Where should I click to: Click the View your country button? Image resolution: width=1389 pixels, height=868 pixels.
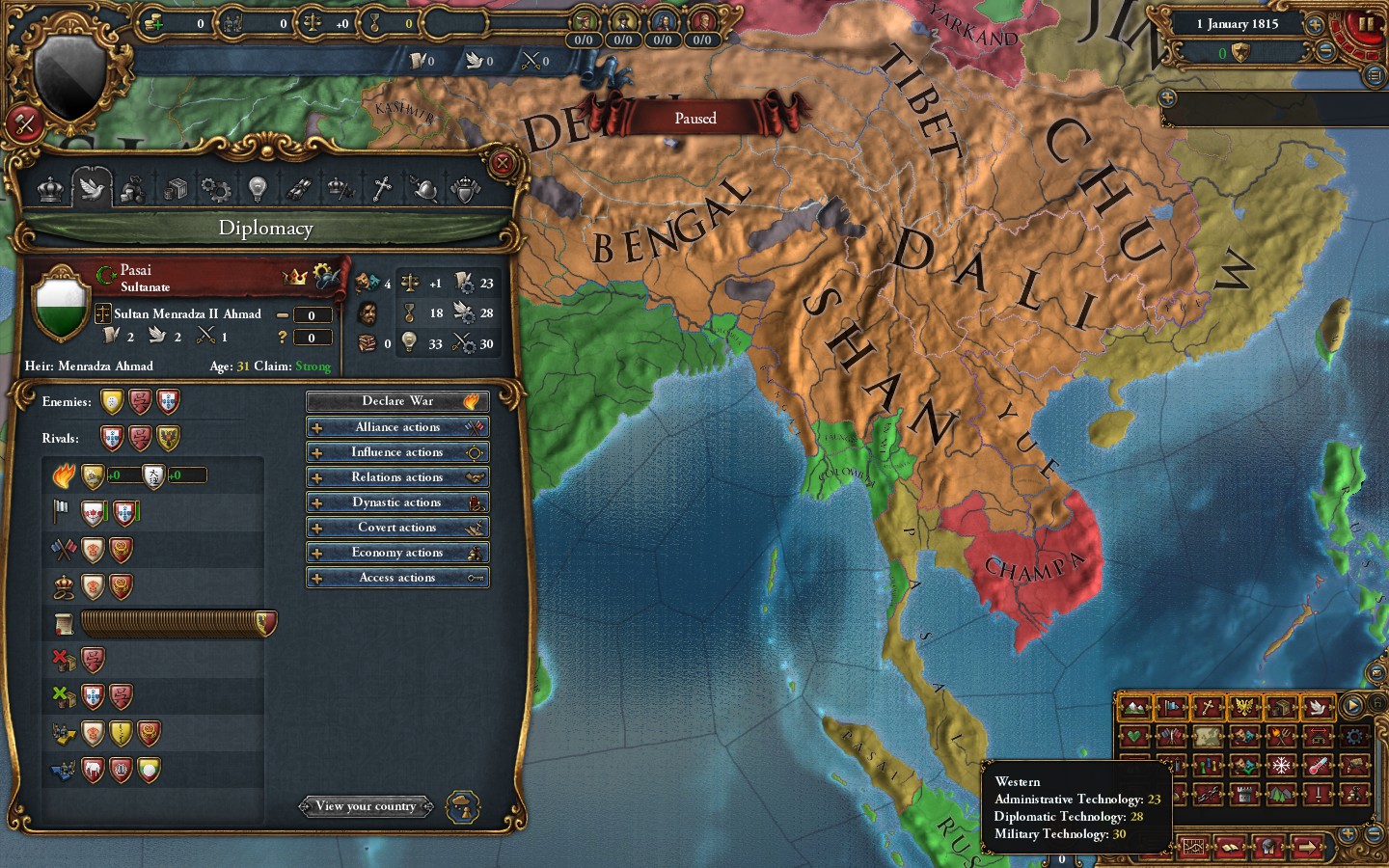click(x=366, y=806)
